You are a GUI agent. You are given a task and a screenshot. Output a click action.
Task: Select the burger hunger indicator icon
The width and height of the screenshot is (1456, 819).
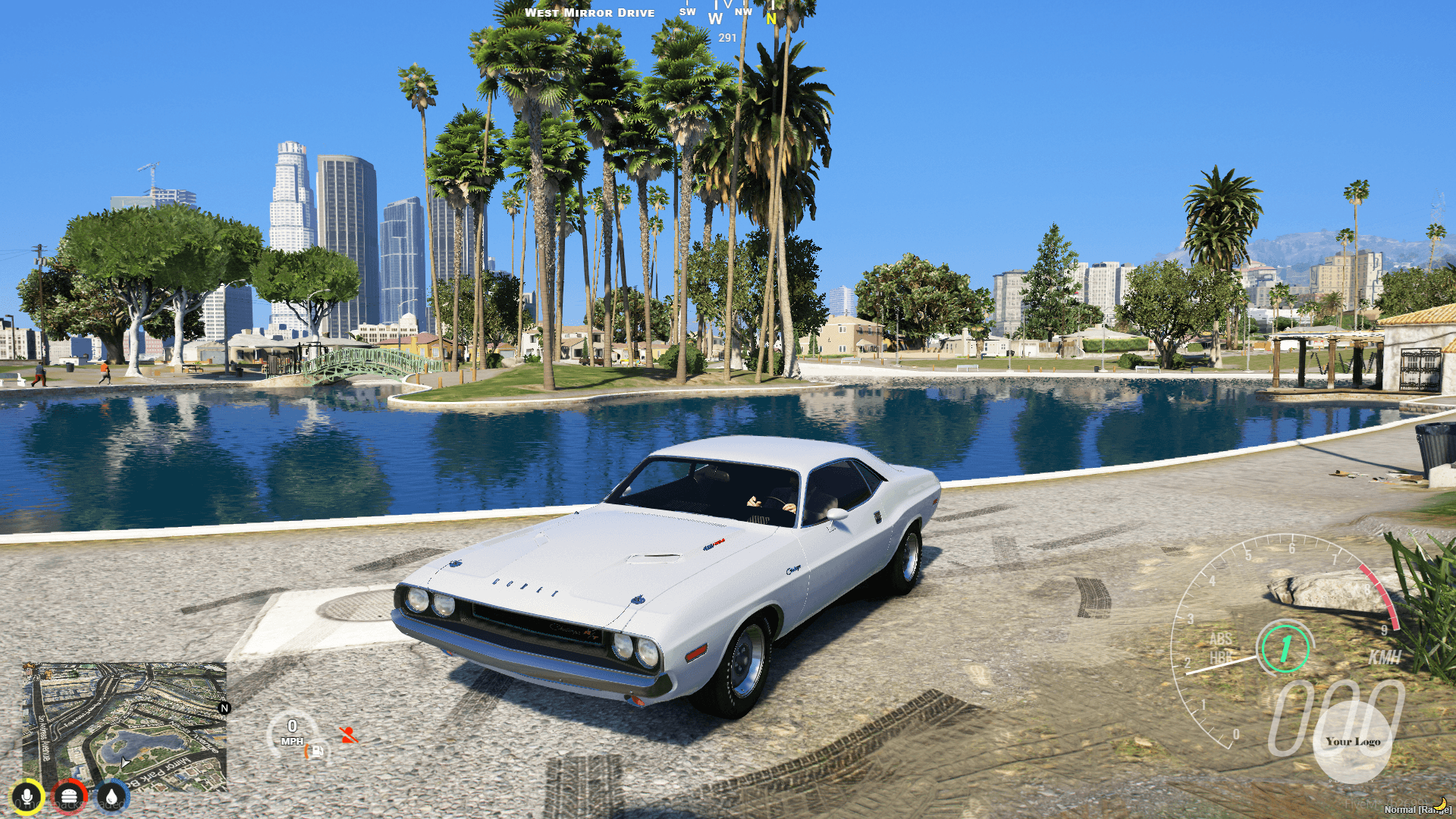67,795
